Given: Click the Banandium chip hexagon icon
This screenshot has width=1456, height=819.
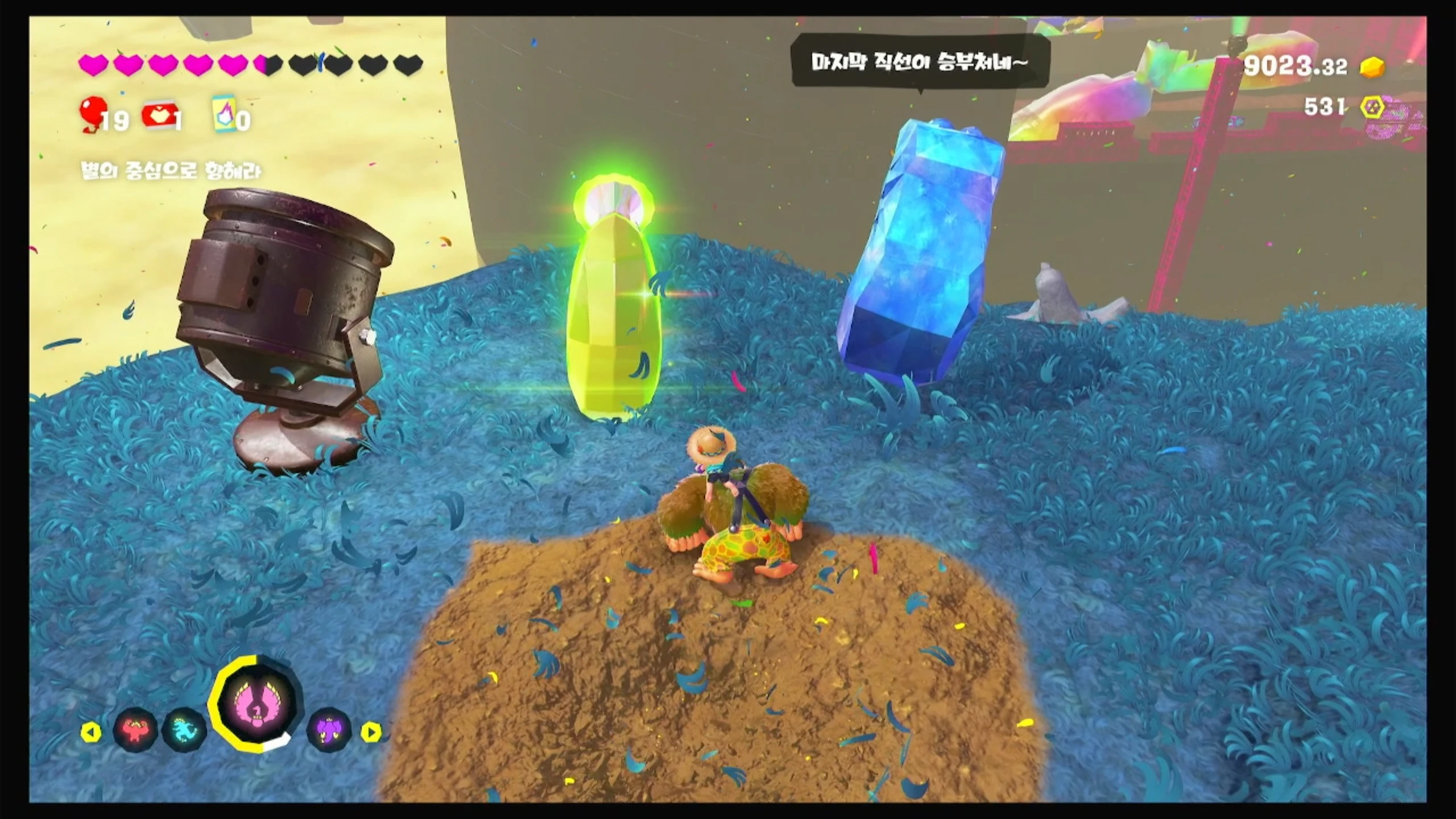Looking at the screenshot, I should pos(1373,107).
